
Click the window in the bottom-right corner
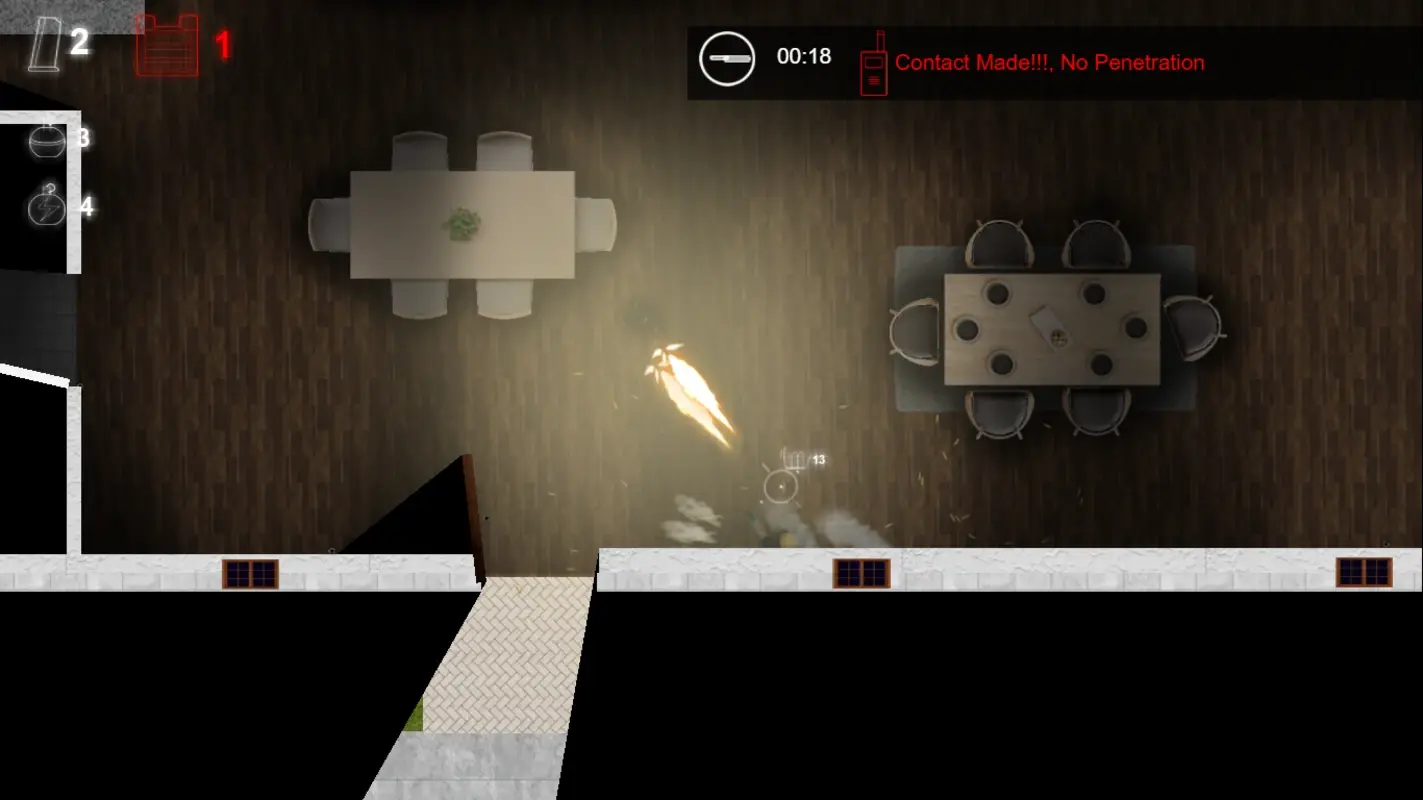pos(1365,570)
